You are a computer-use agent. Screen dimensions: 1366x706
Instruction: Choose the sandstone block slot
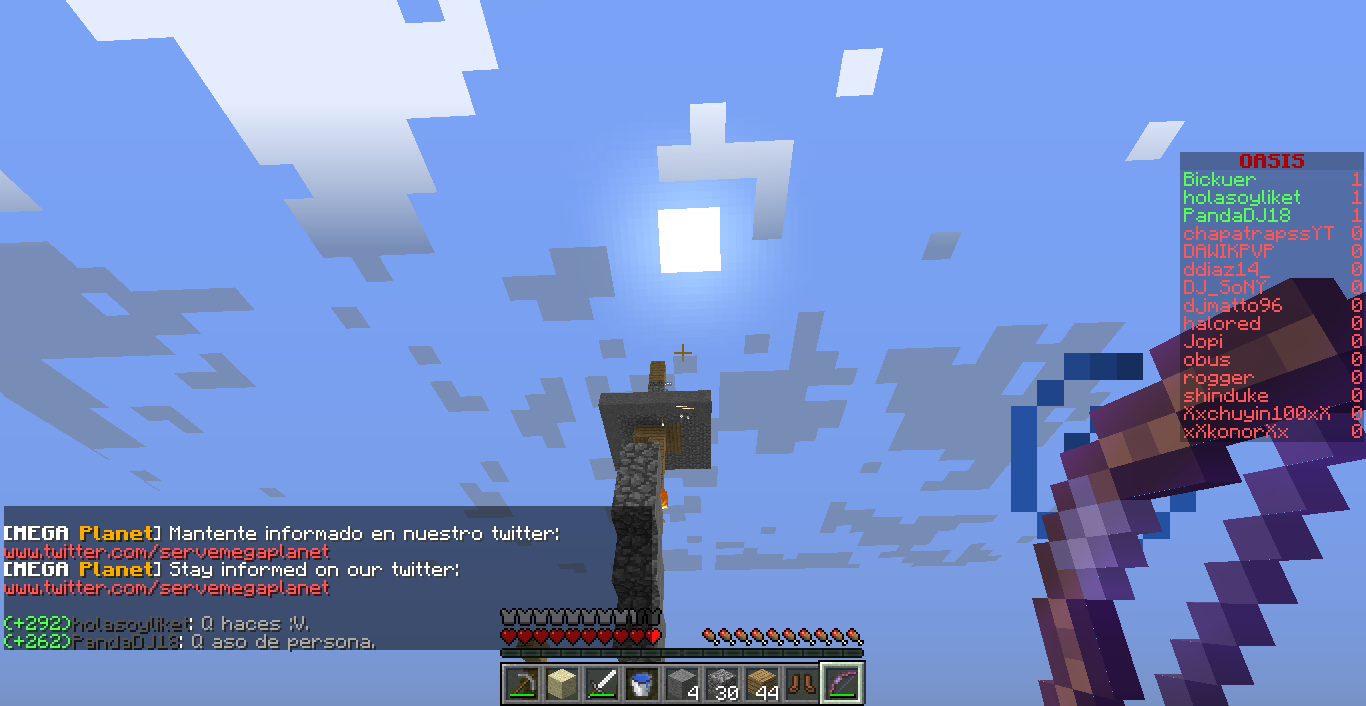point(562,684)
